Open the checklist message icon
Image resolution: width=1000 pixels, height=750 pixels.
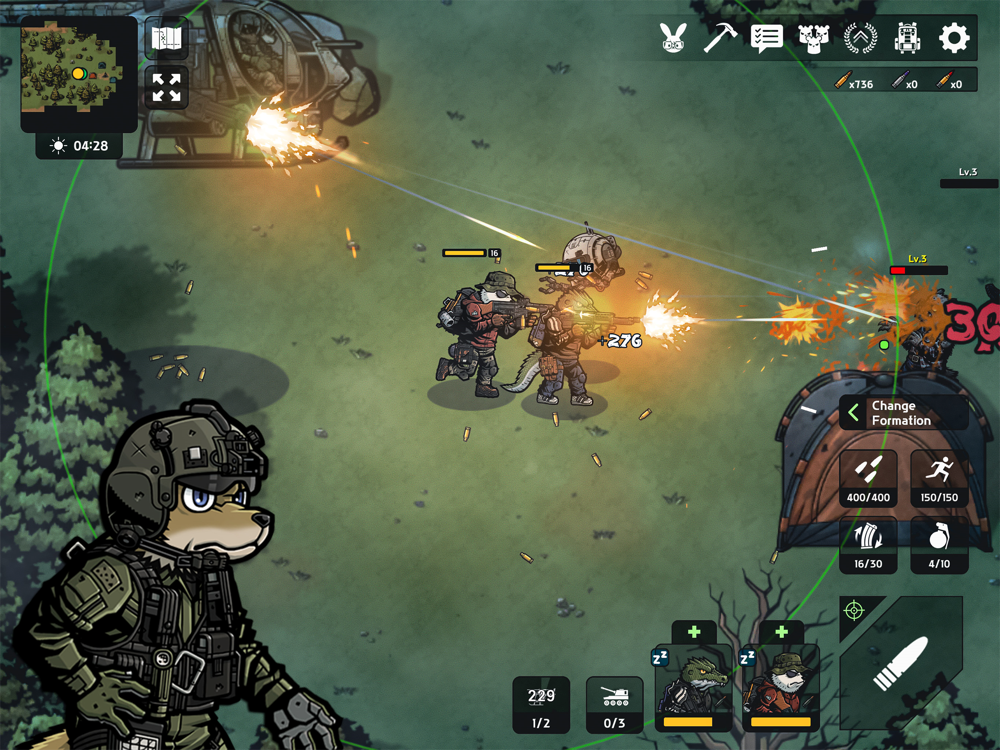click(x=766, y=39)
